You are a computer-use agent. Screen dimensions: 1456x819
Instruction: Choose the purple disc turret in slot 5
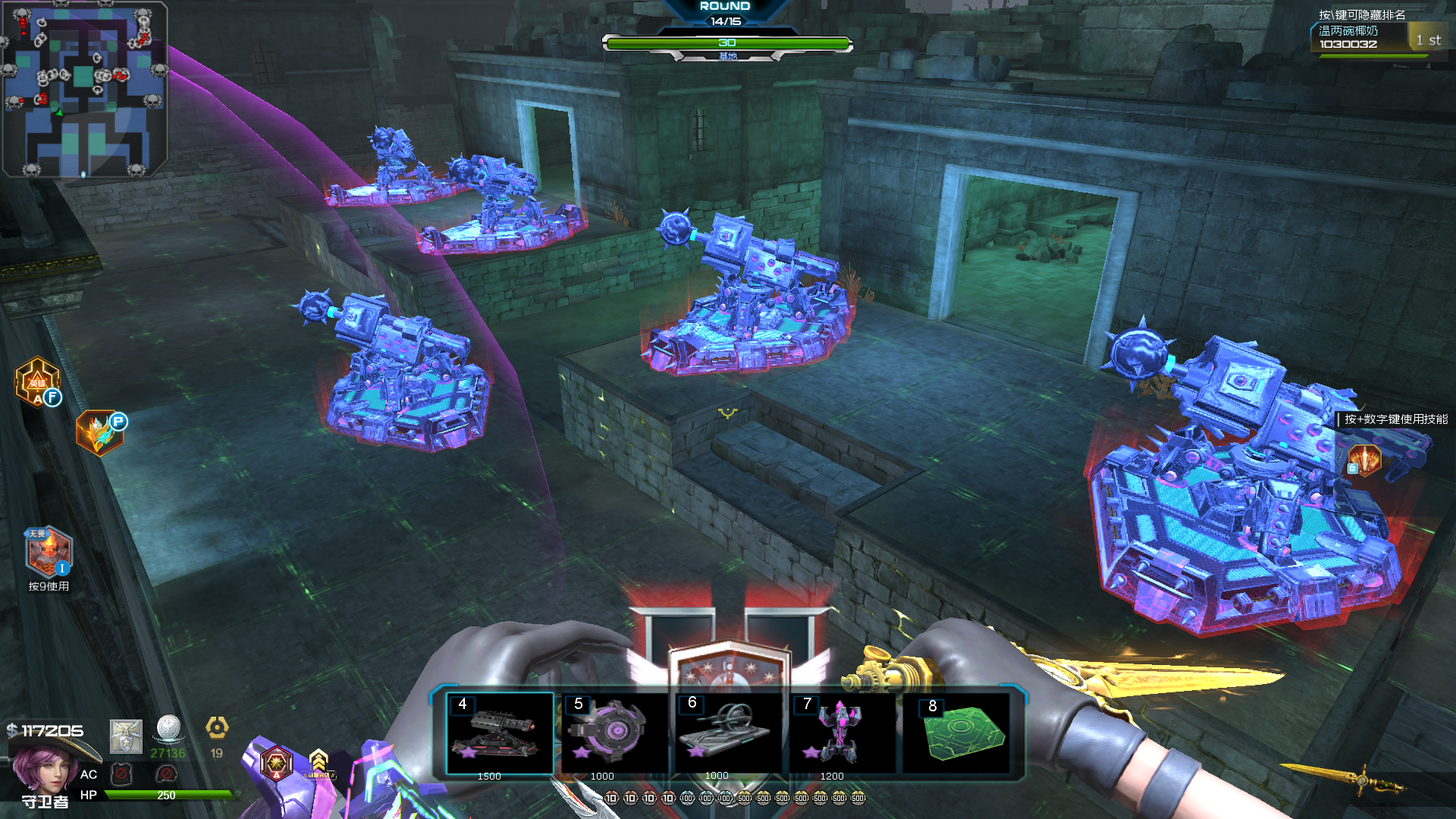(x=613, y=733)
